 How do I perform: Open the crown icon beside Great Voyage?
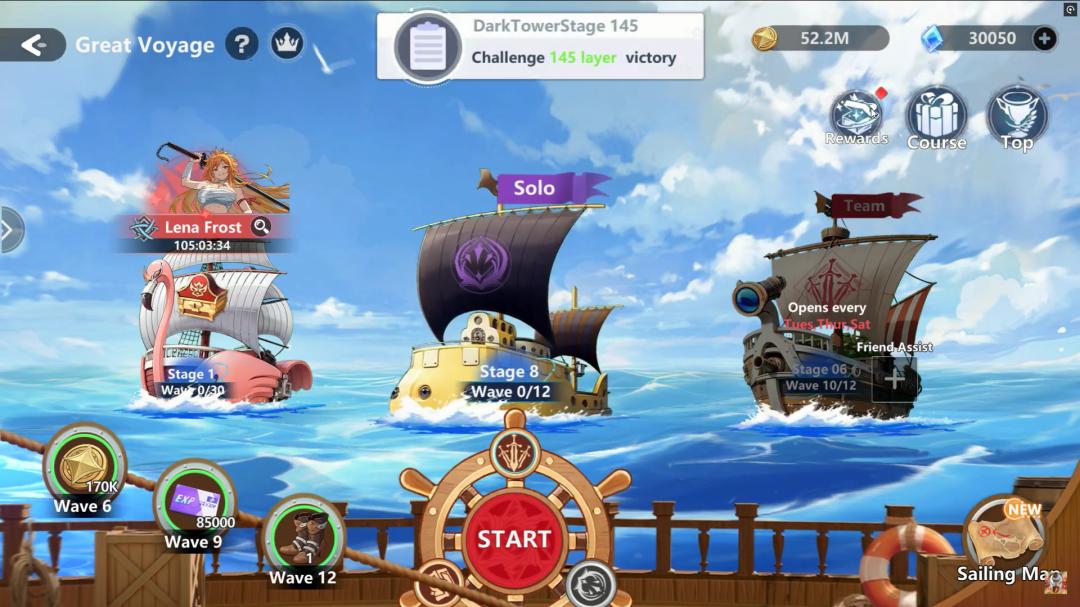(287, 44)
